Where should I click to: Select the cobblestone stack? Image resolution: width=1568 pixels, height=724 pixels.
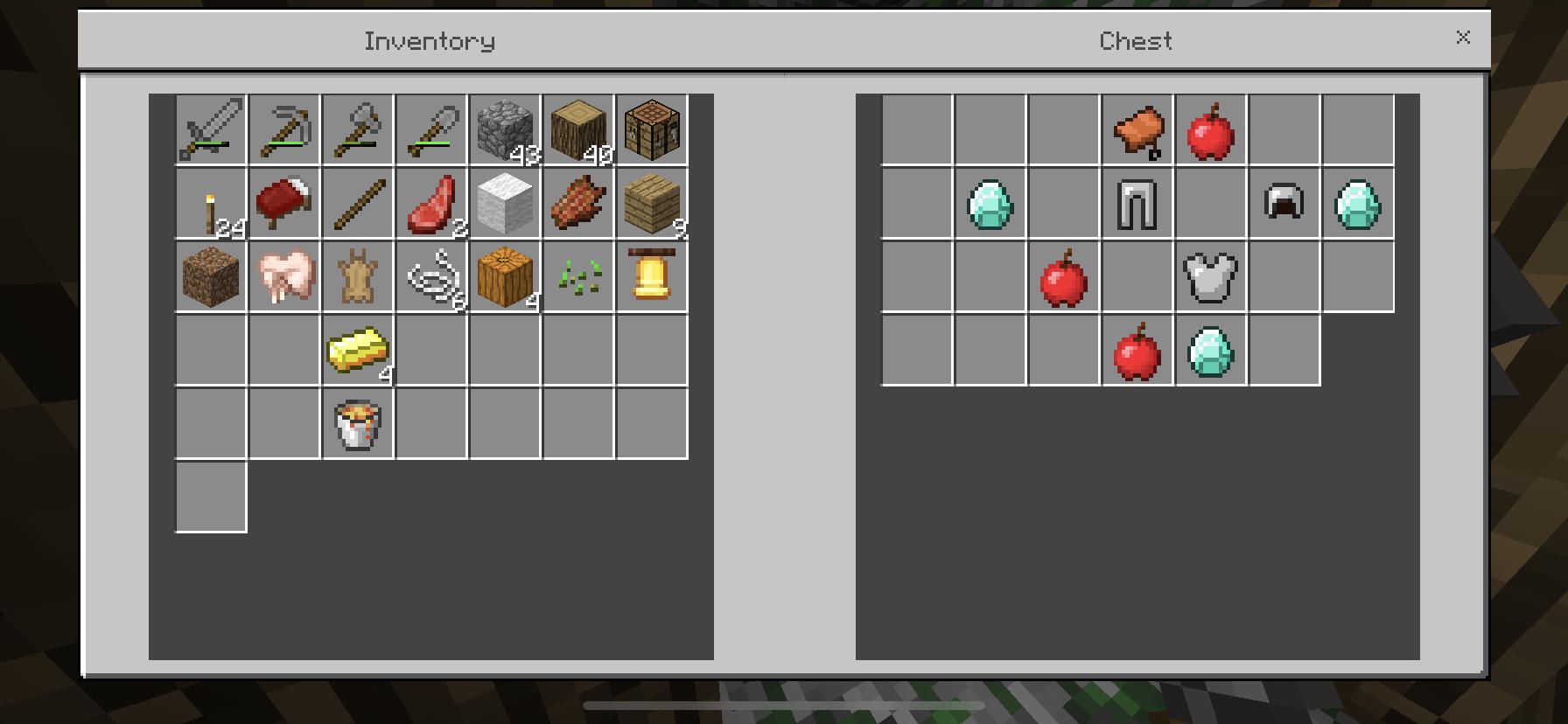[504, 129]
